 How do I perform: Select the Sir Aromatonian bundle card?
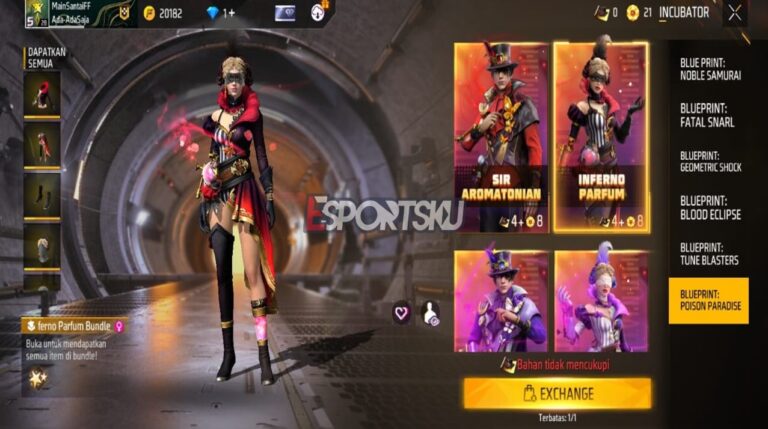500,137
